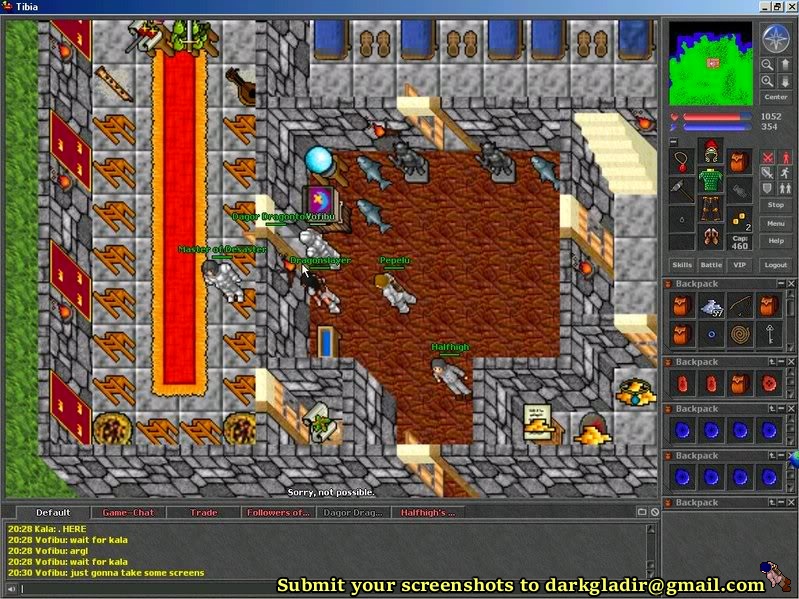
Task: Switch to the Dagor Drag... chat tab
Action: click(352, 512)
